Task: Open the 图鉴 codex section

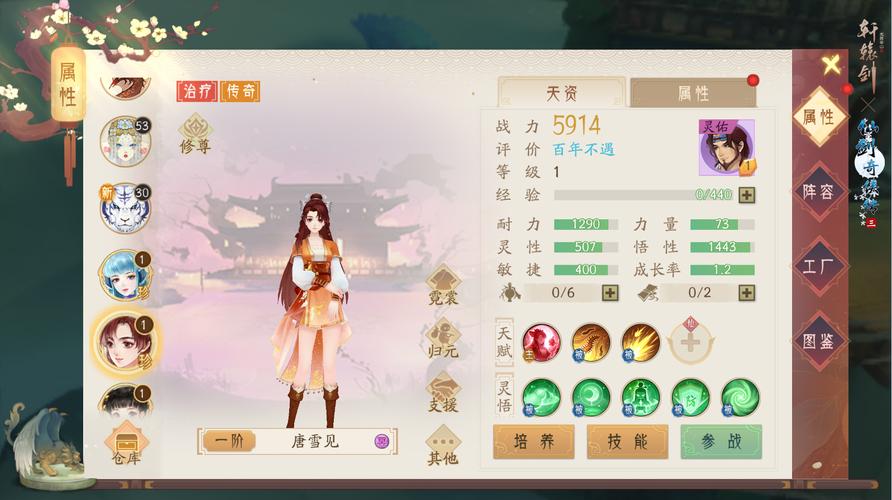Action: (x=819, y=341)
